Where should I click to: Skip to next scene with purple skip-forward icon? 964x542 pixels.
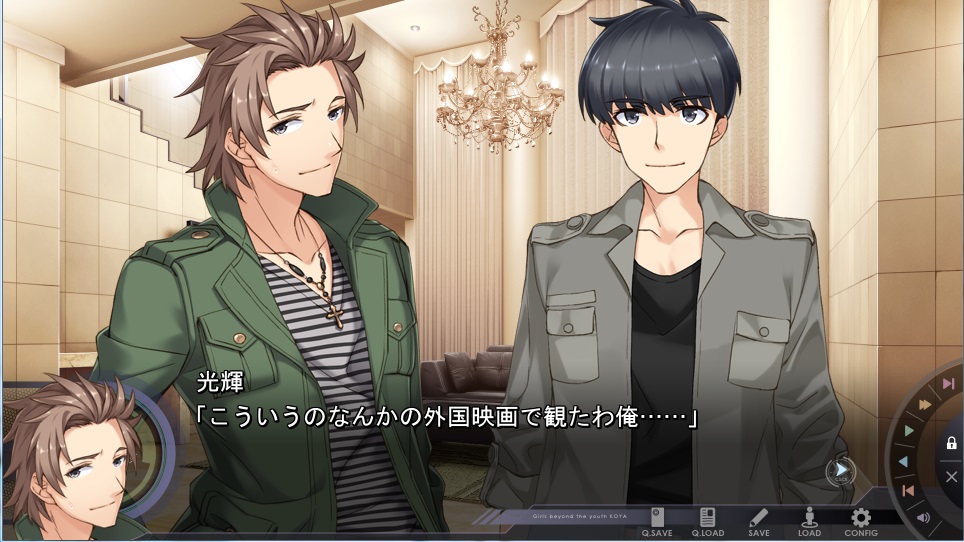tap(947, 384)
